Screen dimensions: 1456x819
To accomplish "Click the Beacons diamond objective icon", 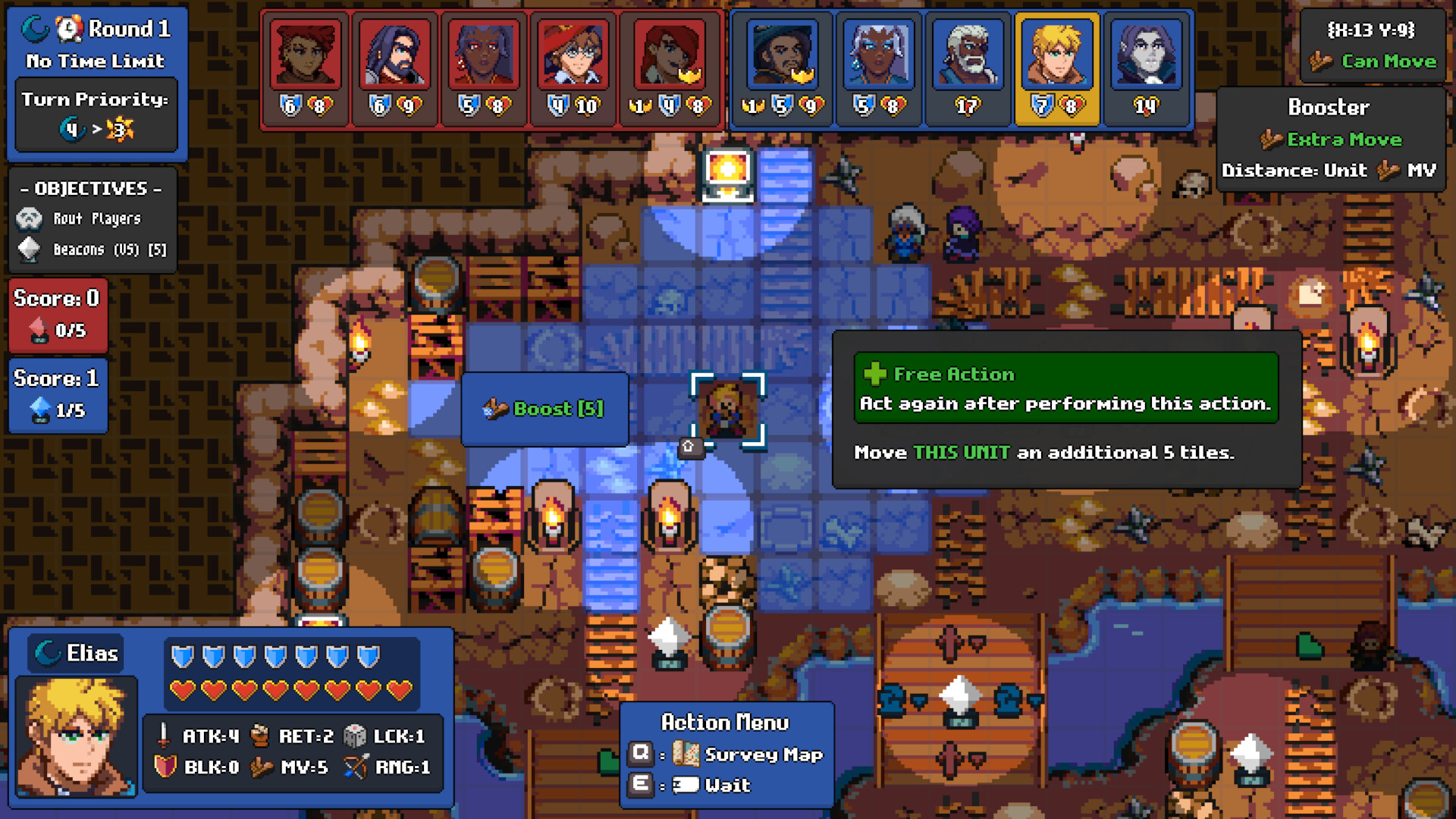I will (x=28, y=249).
